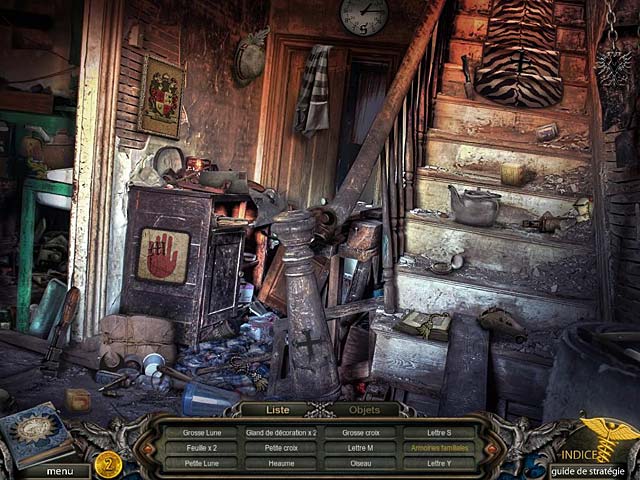Choose 'Grosse croix' list entry
The image size is (640, 480).
360,433
